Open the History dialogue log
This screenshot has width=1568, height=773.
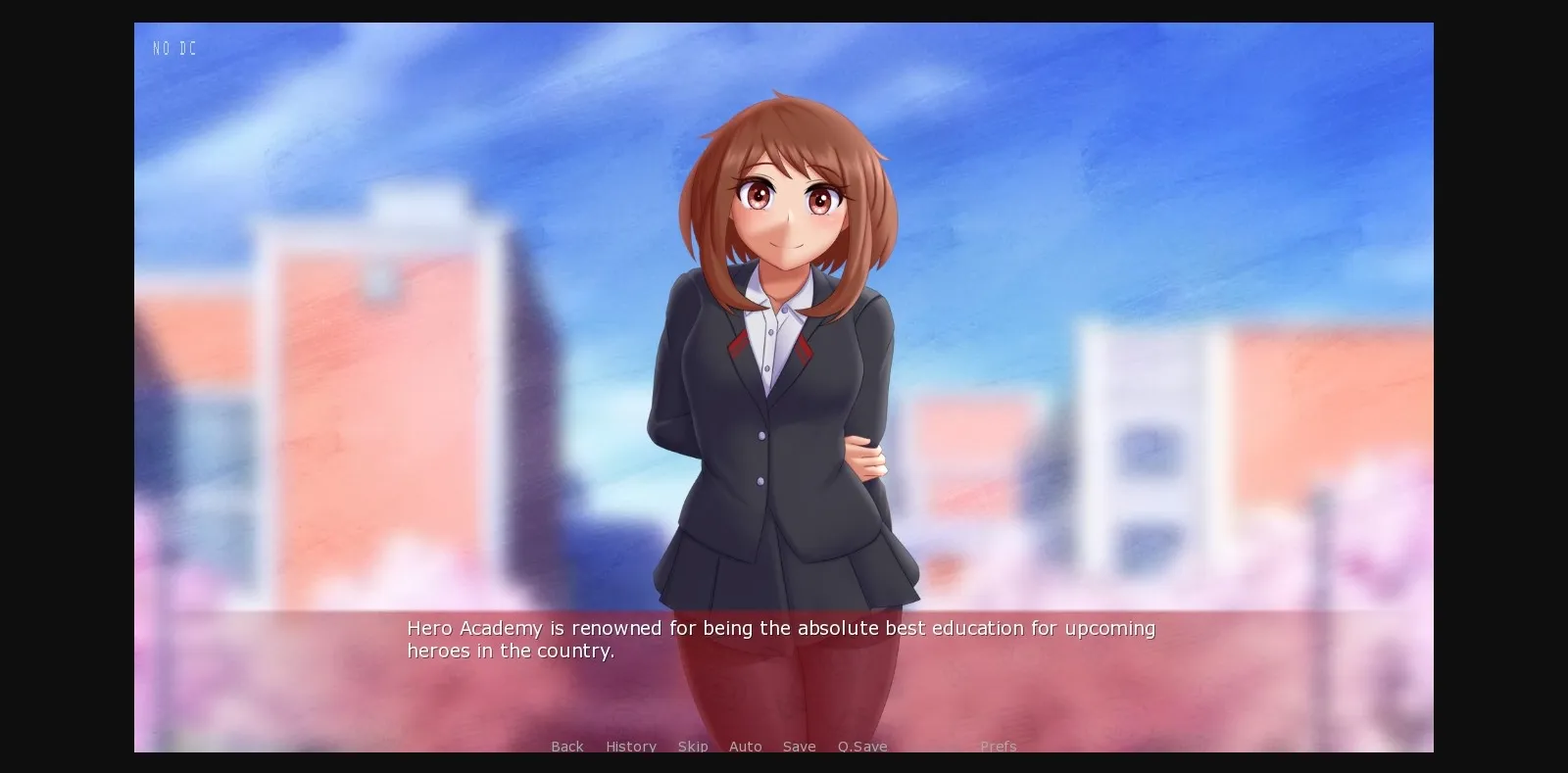[630, 747]
